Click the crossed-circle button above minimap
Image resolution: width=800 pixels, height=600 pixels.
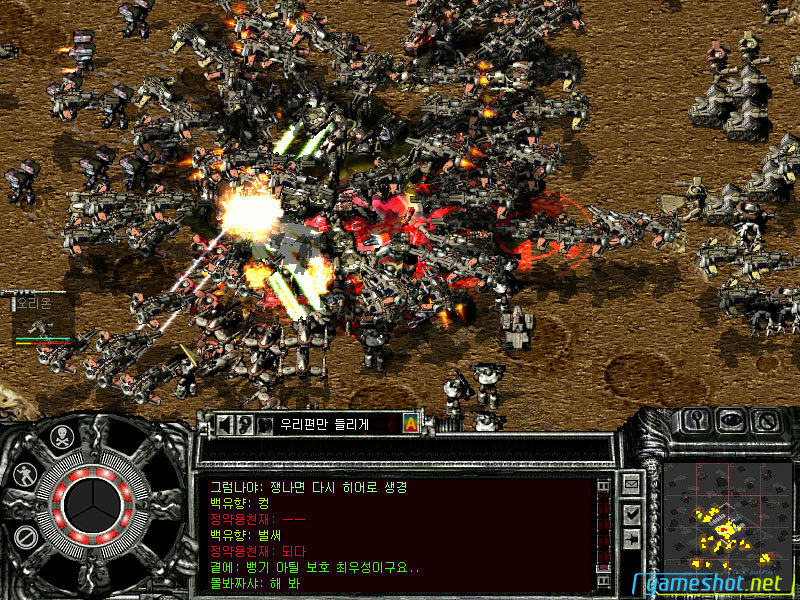(766, 420)
